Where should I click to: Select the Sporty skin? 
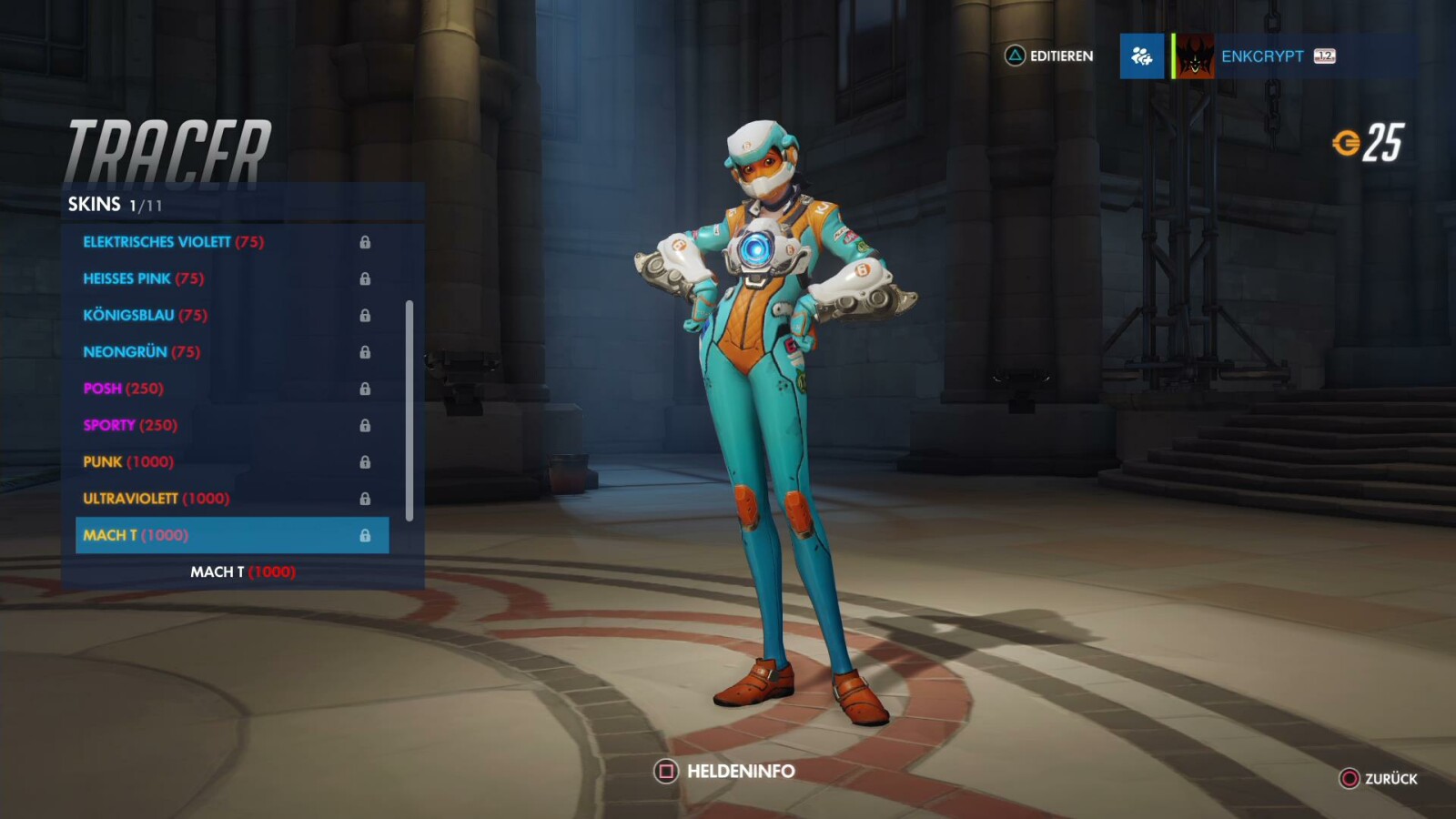tap(128, 425)
